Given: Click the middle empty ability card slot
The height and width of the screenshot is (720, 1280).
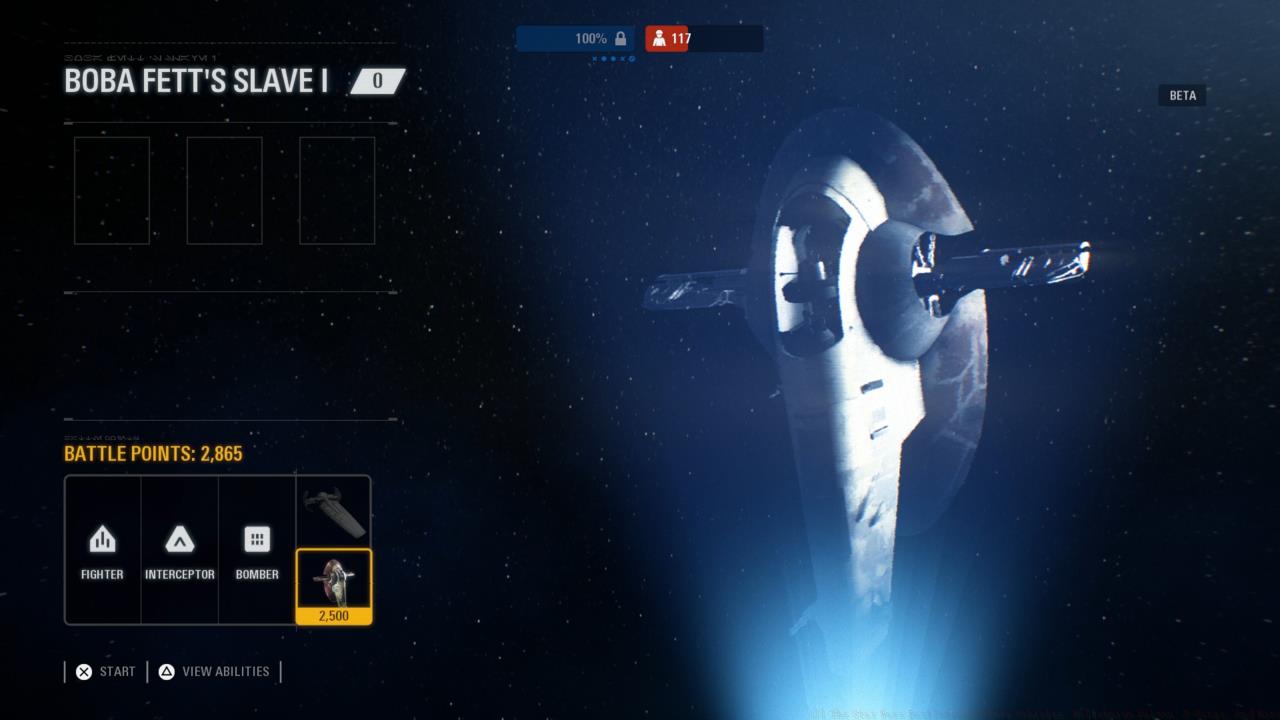Looking at the screenshot, I should tap(224, 190).
